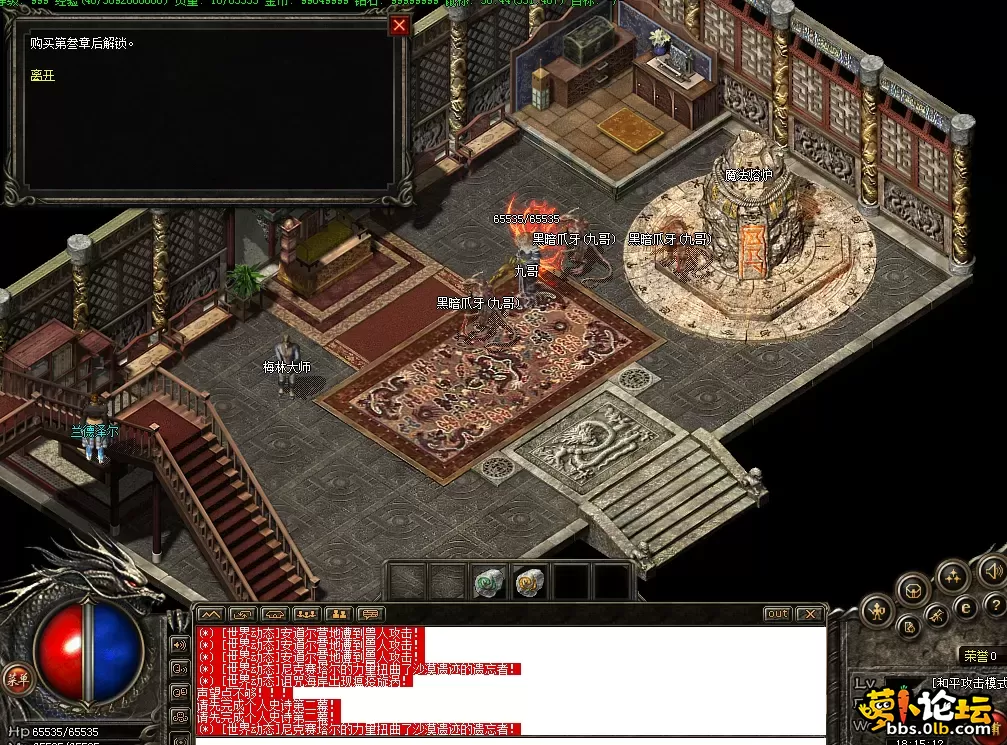Click the round 'e' button
Screen dimensions: 1007x745
[966, 606]
